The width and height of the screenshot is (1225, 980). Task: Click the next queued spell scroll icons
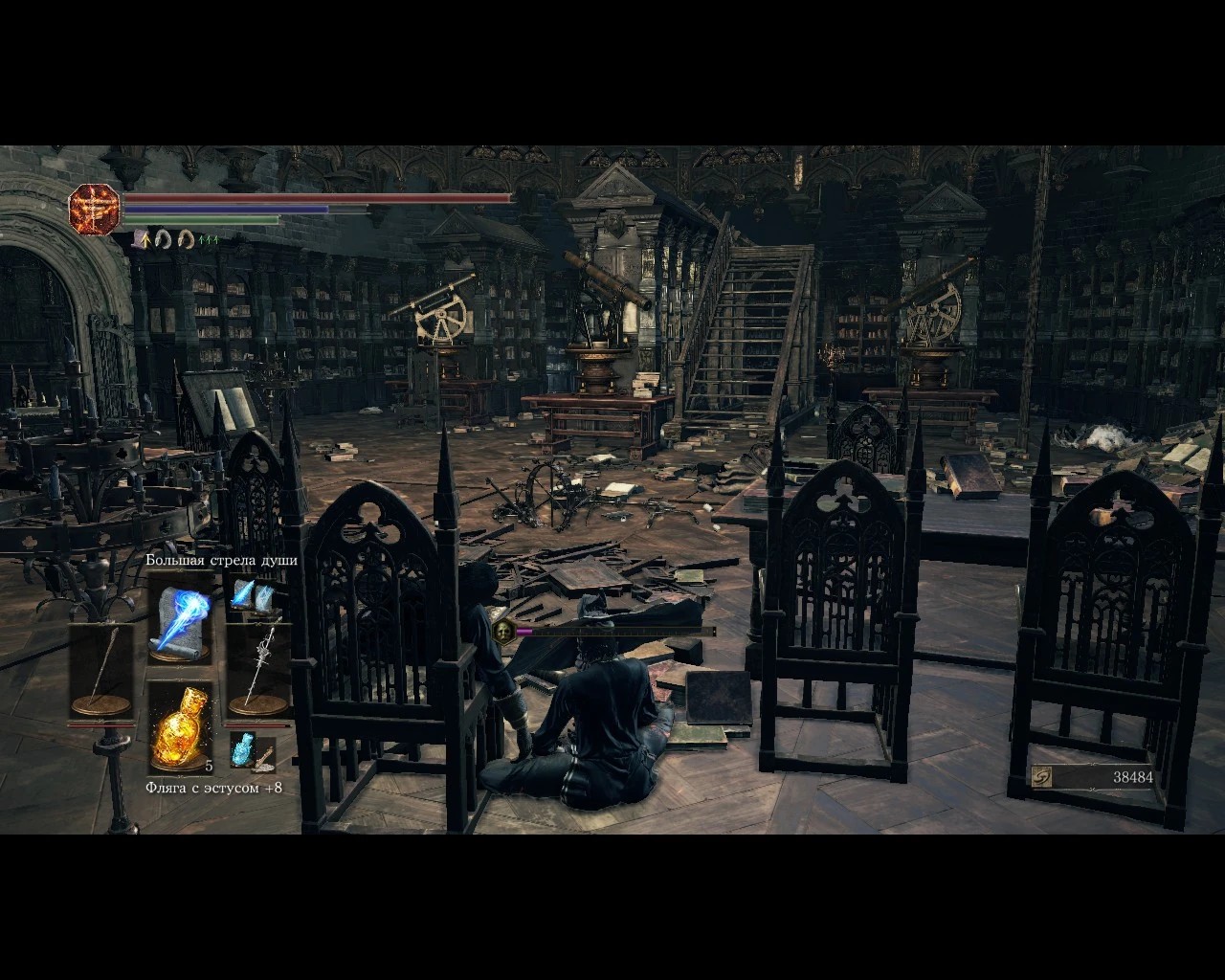tap(252, 597)
